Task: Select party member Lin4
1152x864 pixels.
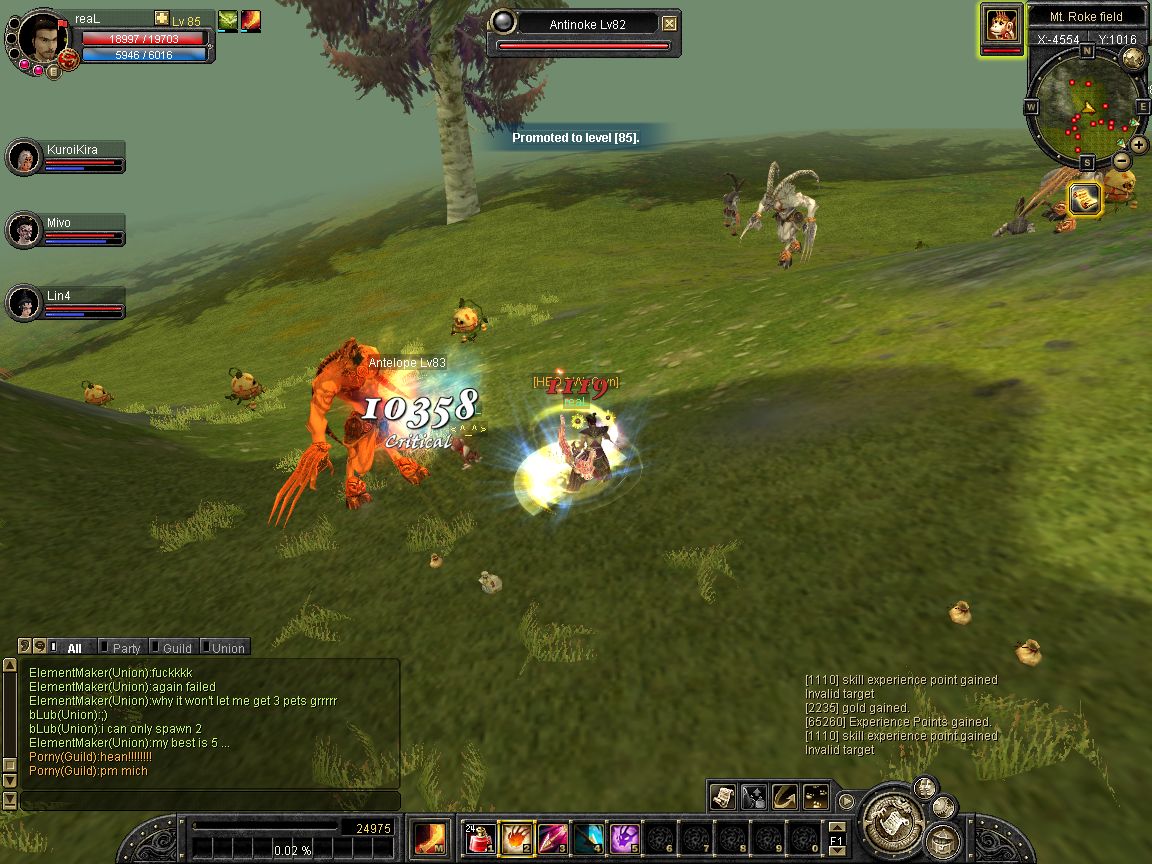Action: pyautogui.click(x=22, y=303)
